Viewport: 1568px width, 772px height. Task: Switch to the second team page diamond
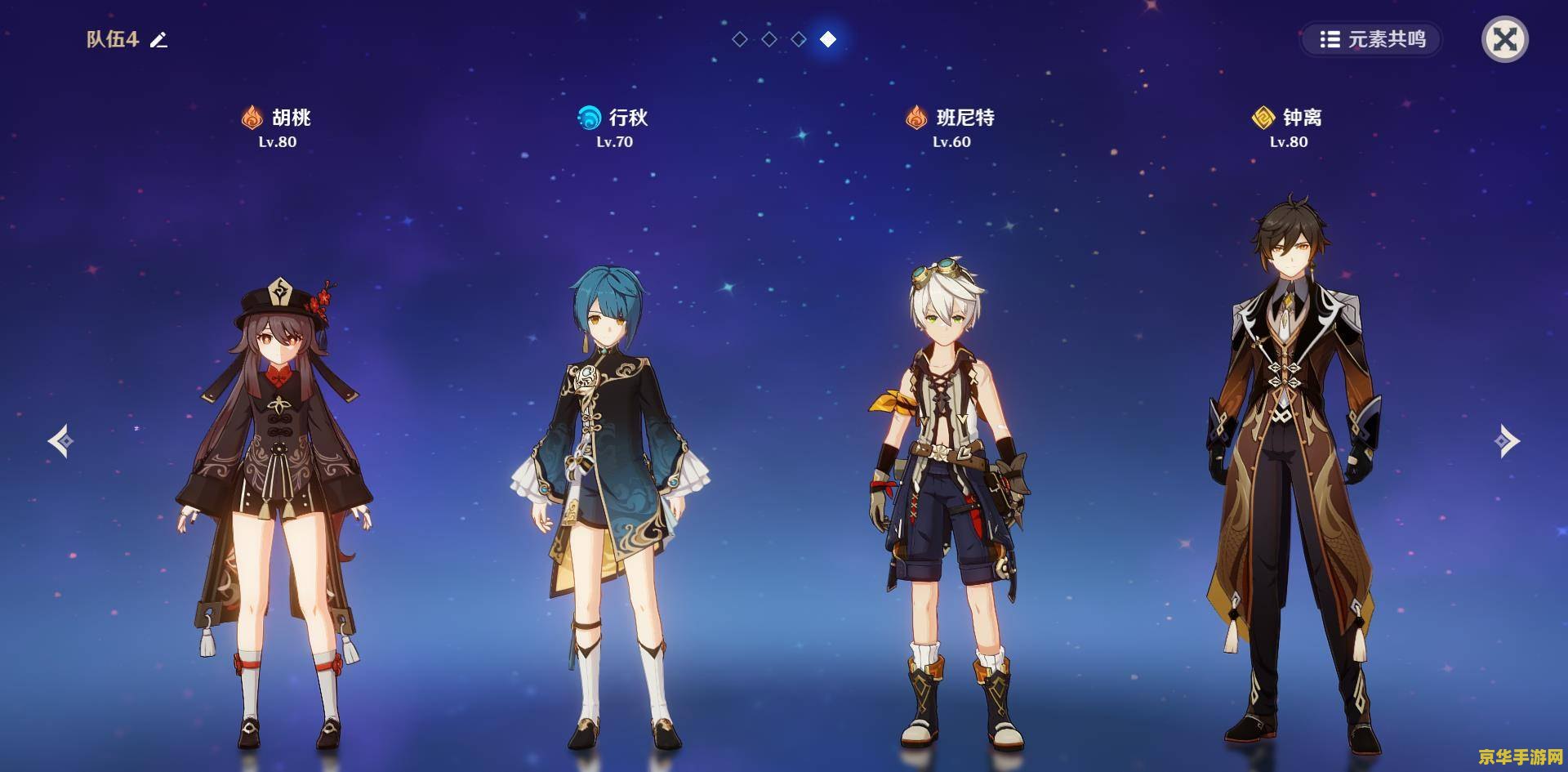[x=769, y=39]
